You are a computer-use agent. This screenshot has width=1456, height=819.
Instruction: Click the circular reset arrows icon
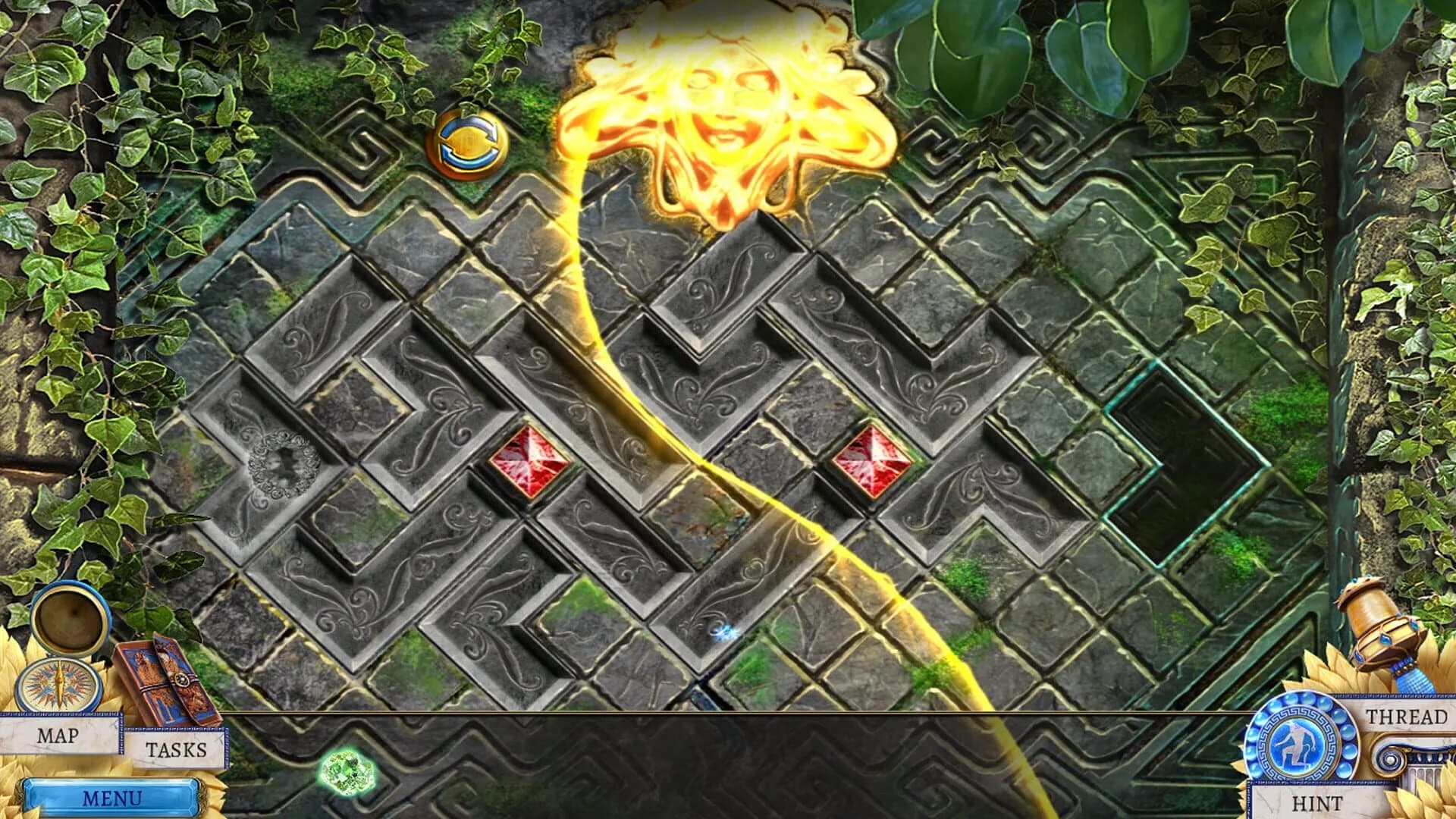click(469, 144)
